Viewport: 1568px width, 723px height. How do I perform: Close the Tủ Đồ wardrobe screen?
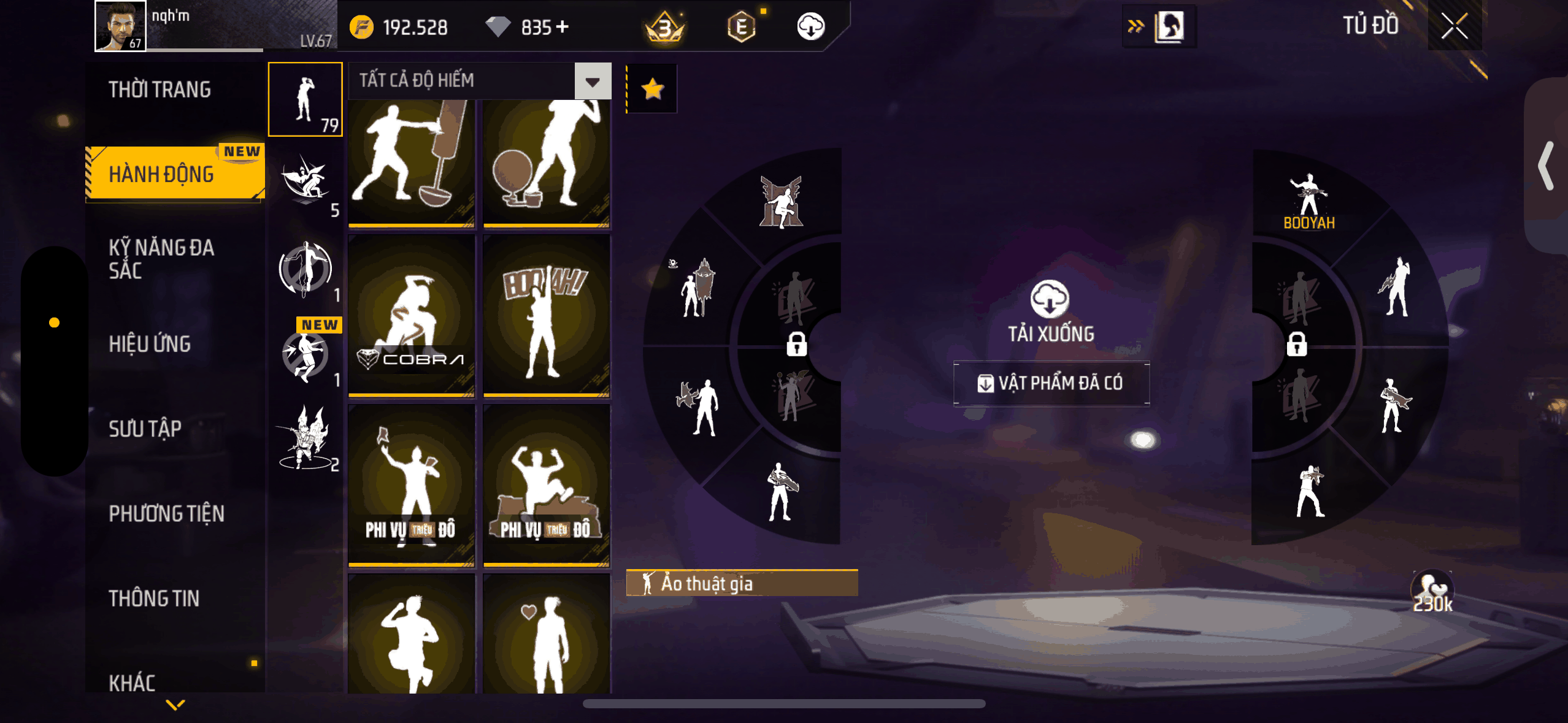(x=1454, y=26)
